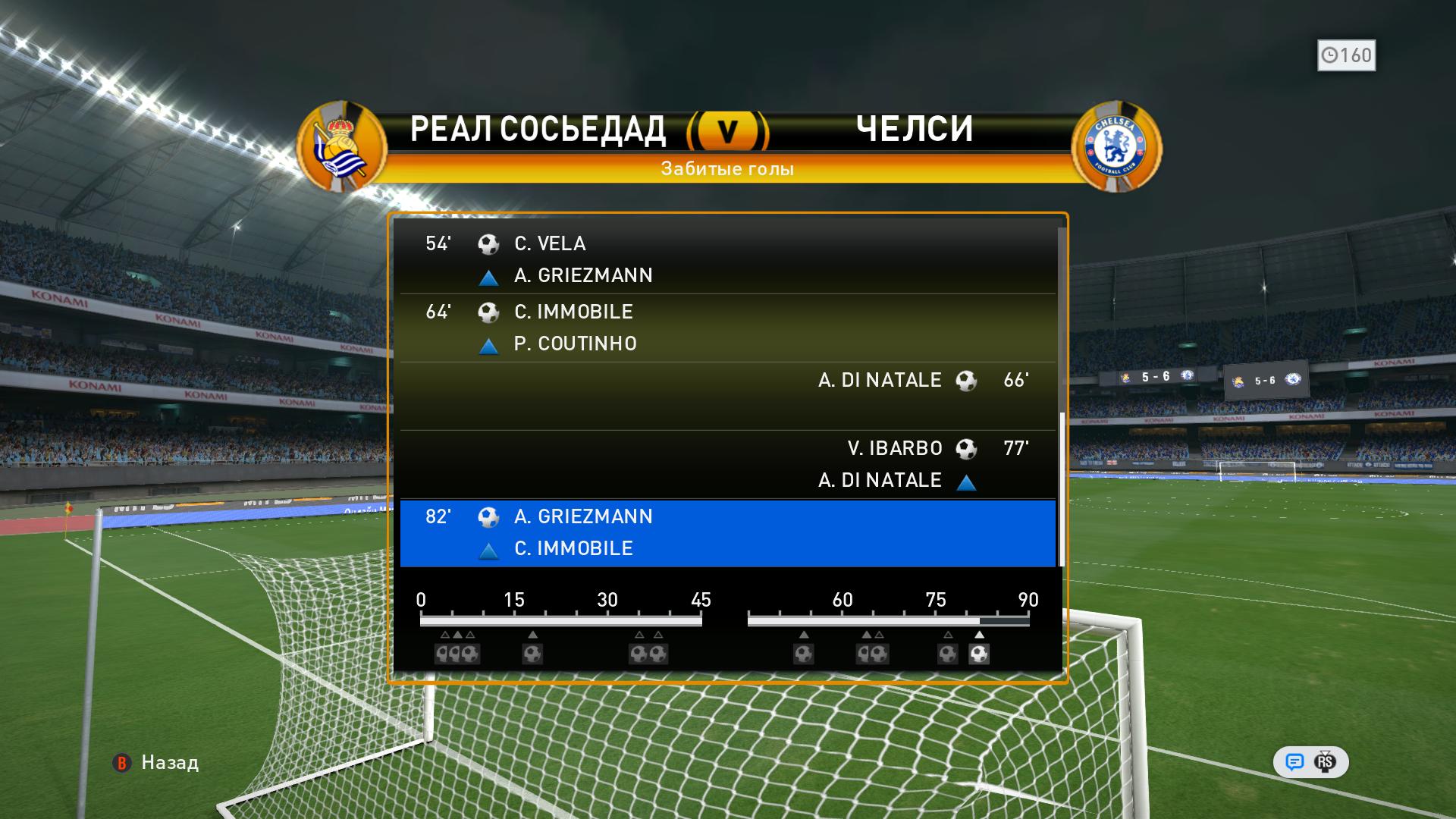Click the highlighted 82' A. Griezmann goal
The image size is (1456, 819).
pos(726,533)
